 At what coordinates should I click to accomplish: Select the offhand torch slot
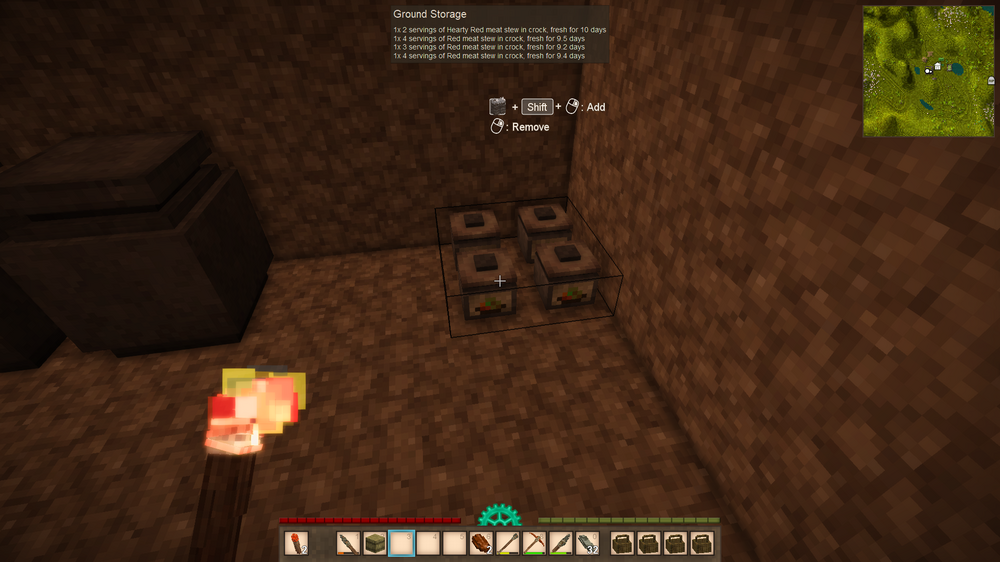click(295, 544)
